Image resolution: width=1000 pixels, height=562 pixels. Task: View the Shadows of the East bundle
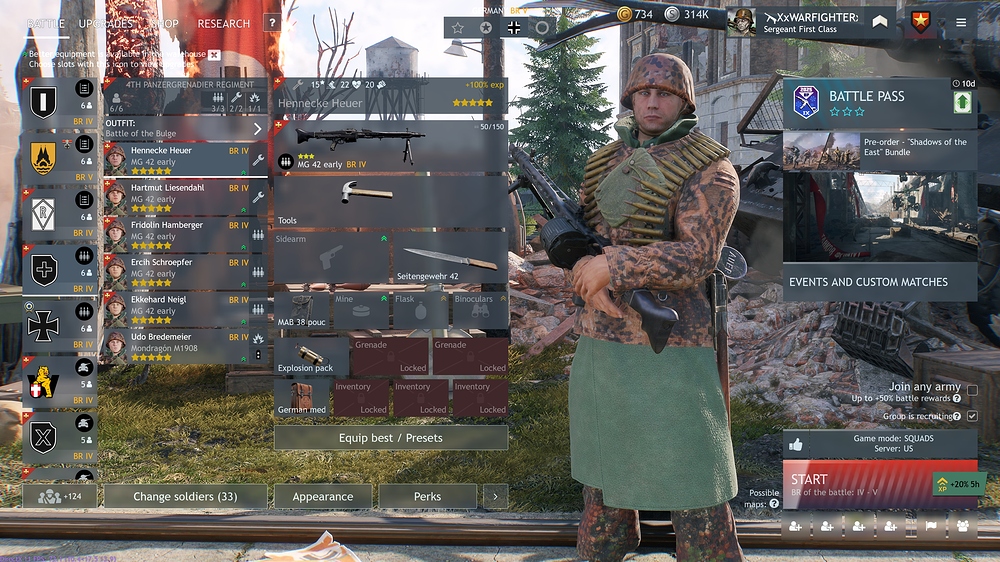879,150
